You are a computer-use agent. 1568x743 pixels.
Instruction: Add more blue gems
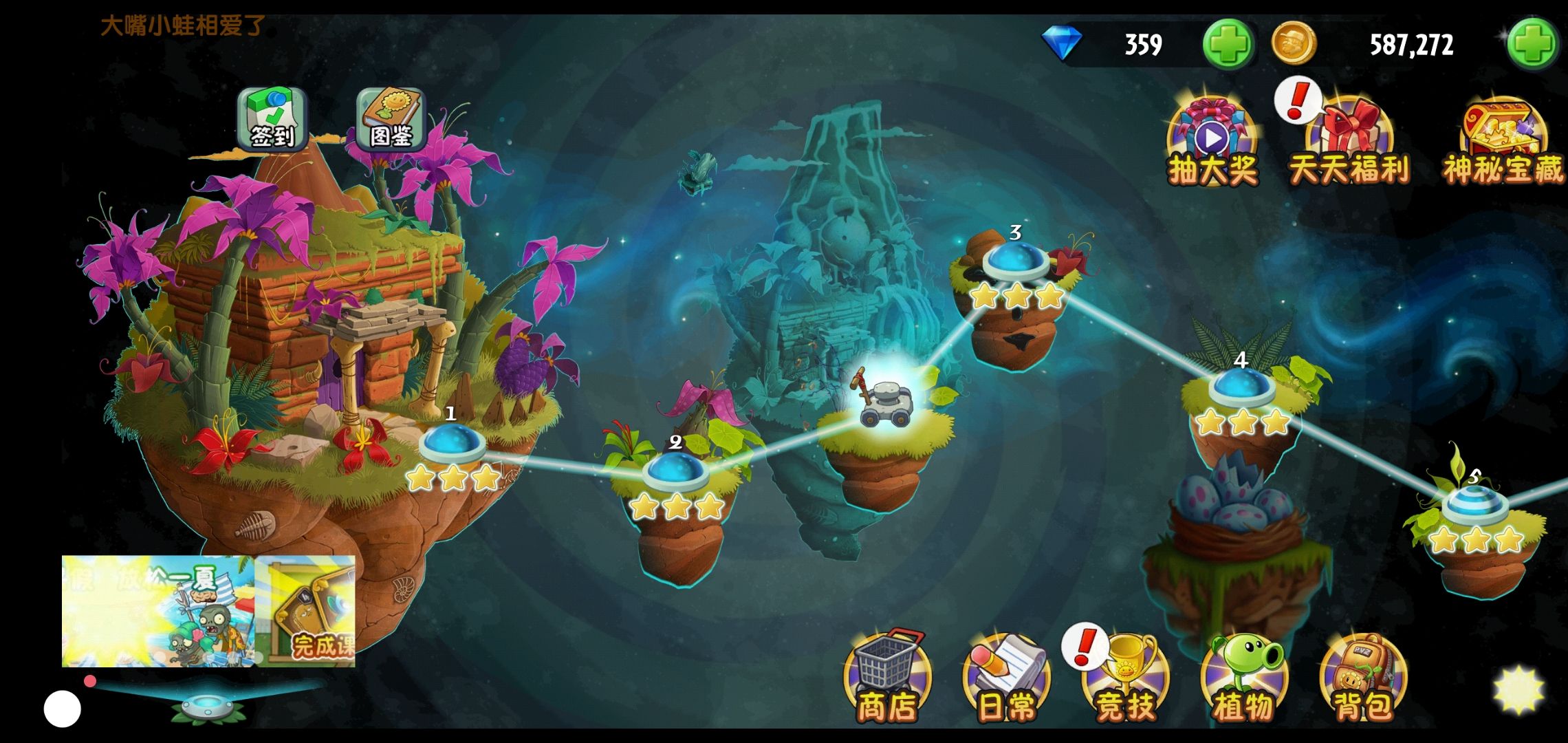tap(1229, 44)
